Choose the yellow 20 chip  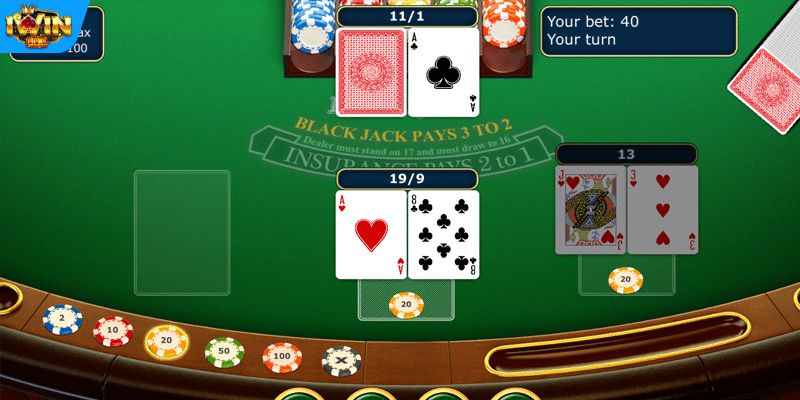pyautogui.click(x=167, y=341)
